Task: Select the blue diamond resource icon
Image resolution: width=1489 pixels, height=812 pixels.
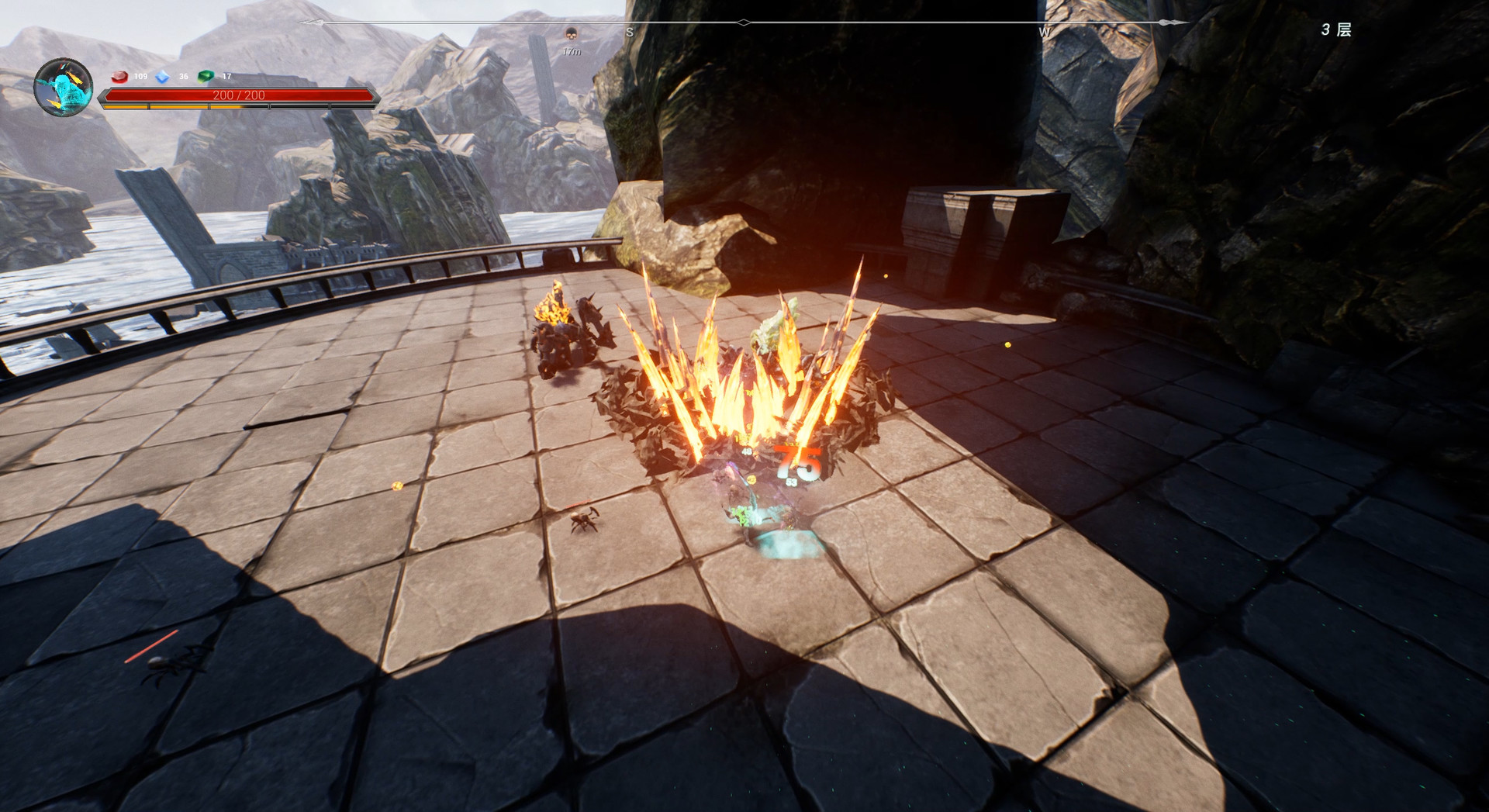Action: coord(163,78)
